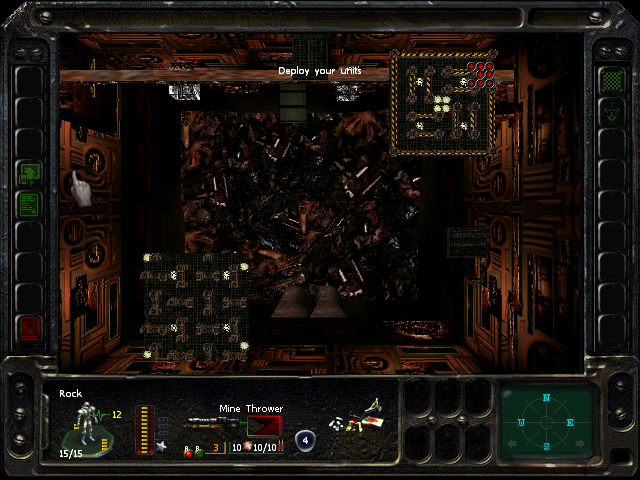Viewport: 640px width, 480px height.
Task: Click the compass navigation panel
Action: coord(546,419)
